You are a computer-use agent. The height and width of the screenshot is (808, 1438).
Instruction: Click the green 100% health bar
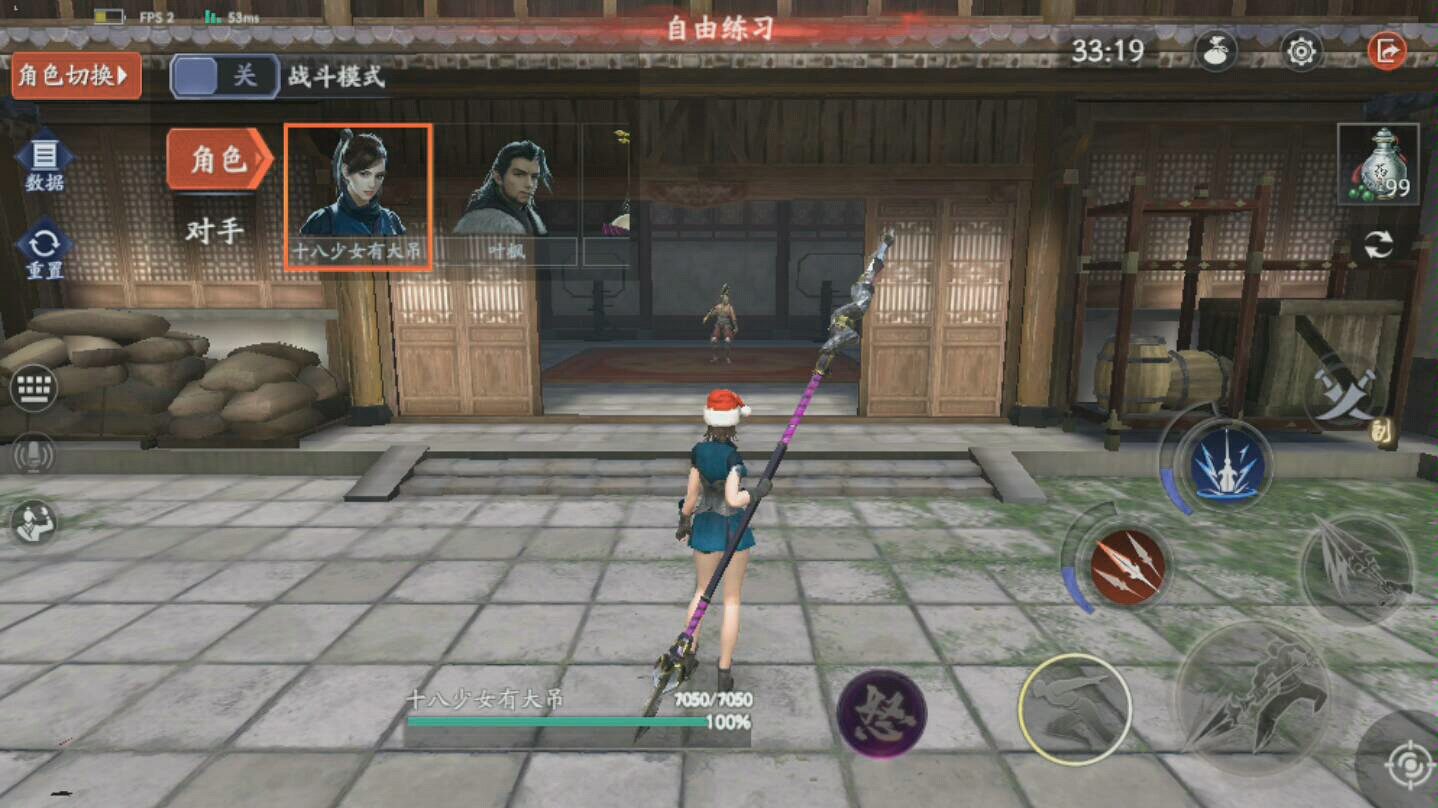pos(560,720)
